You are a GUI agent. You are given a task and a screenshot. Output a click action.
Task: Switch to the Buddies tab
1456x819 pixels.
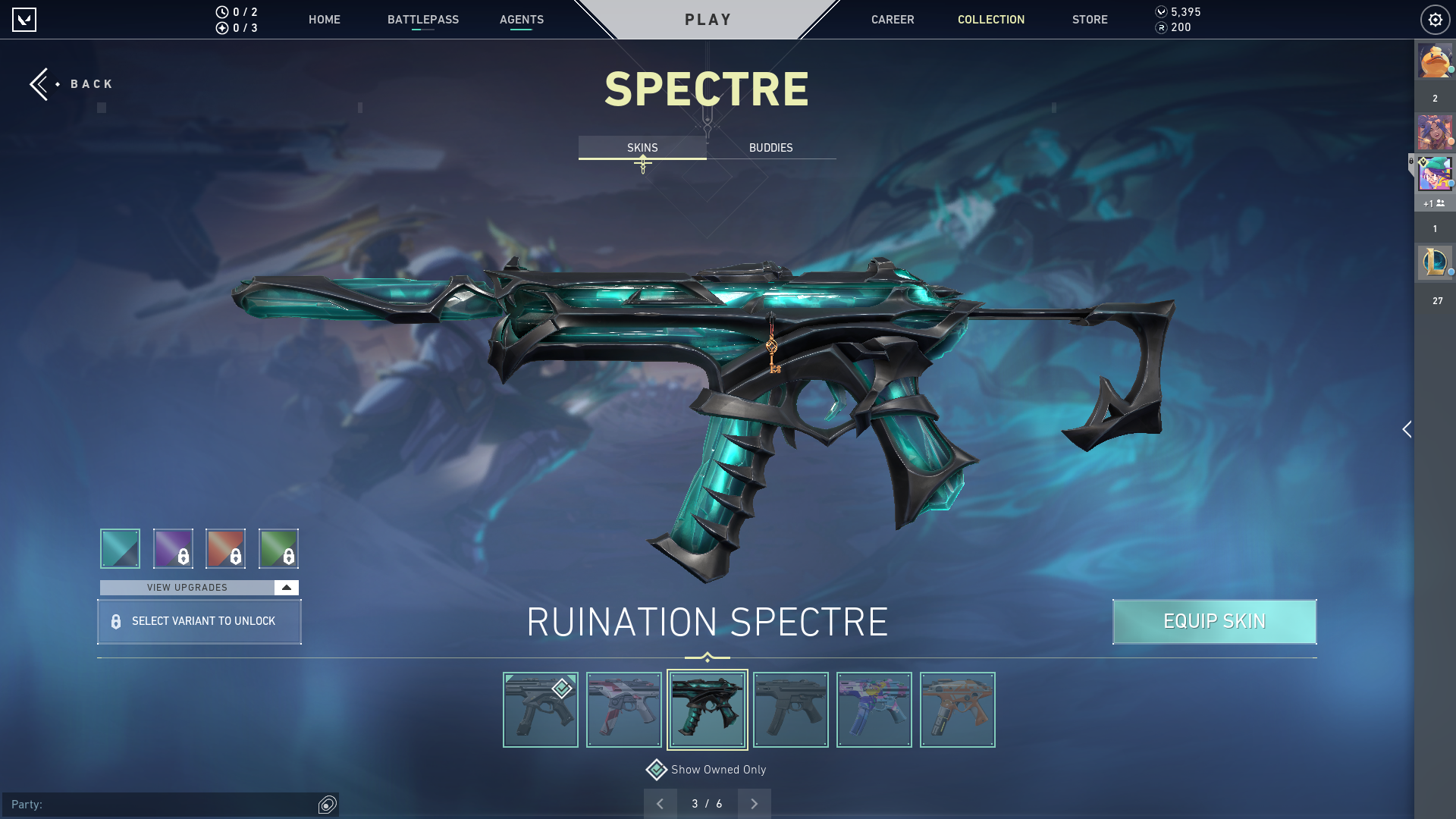770,148
